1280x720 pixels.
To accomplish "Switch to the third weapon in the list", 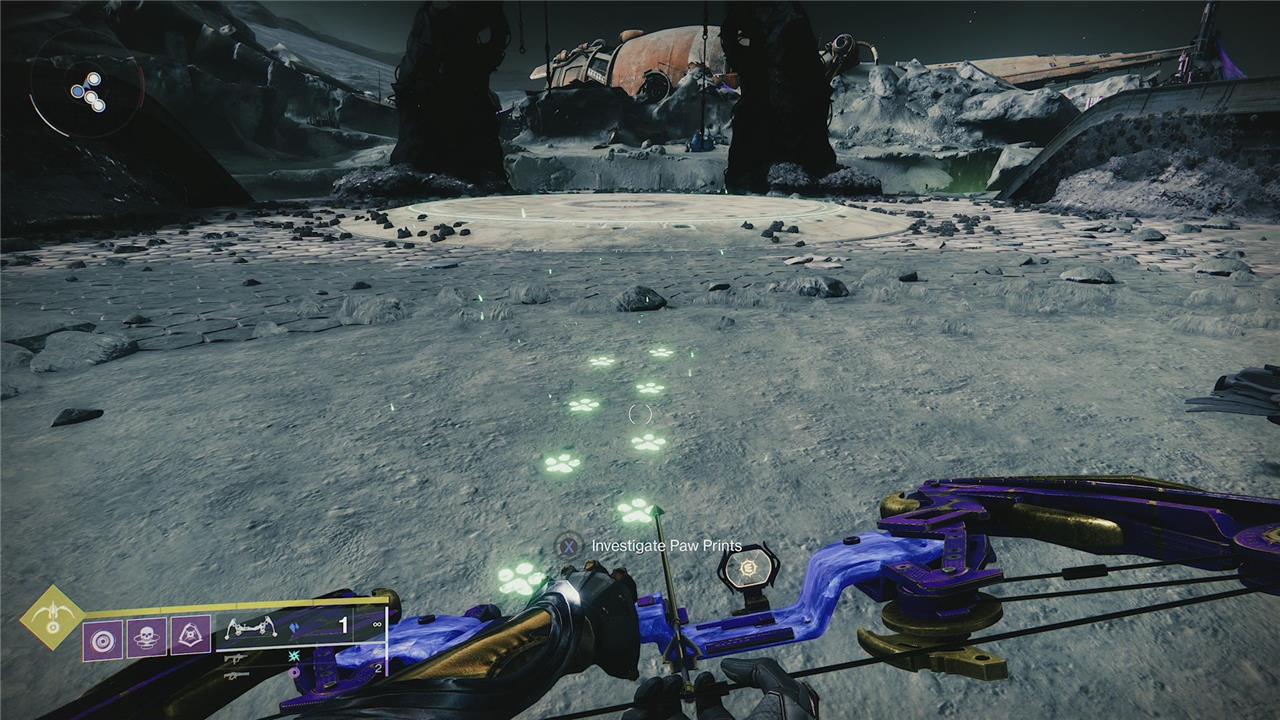I will 236,676.
